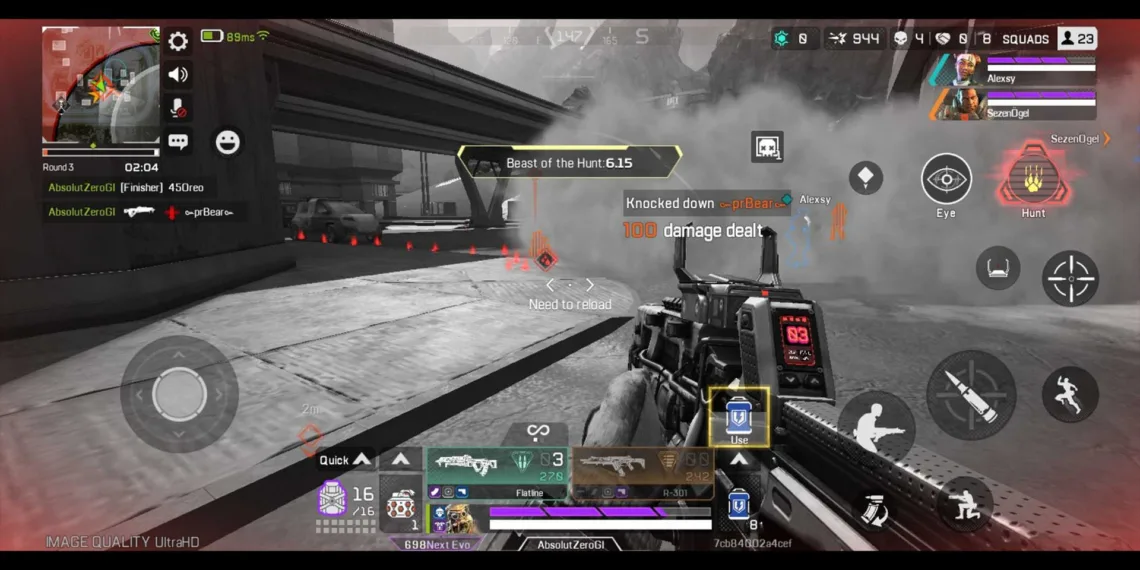Open the settings gear menu

point(178,41)
